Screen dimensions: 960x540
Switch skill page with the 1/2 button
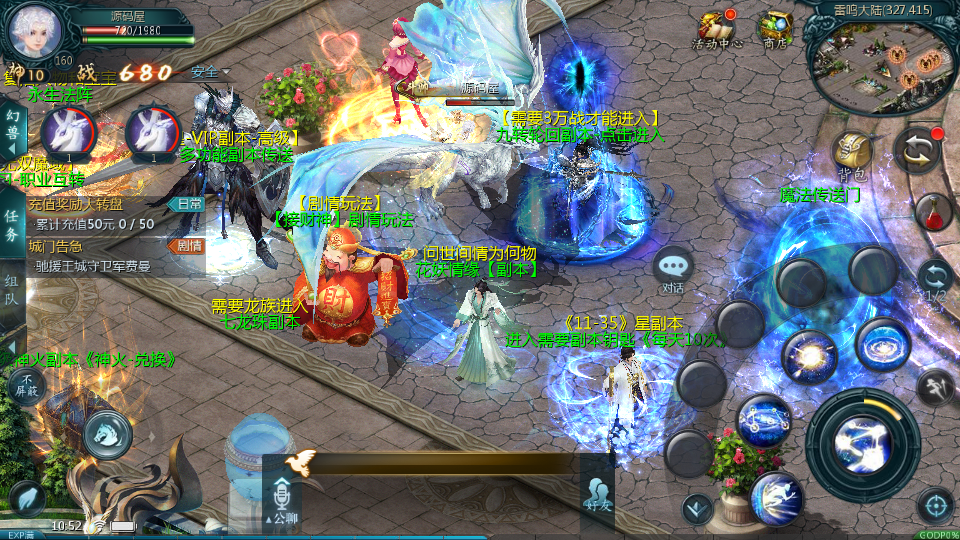pos(934,280)
